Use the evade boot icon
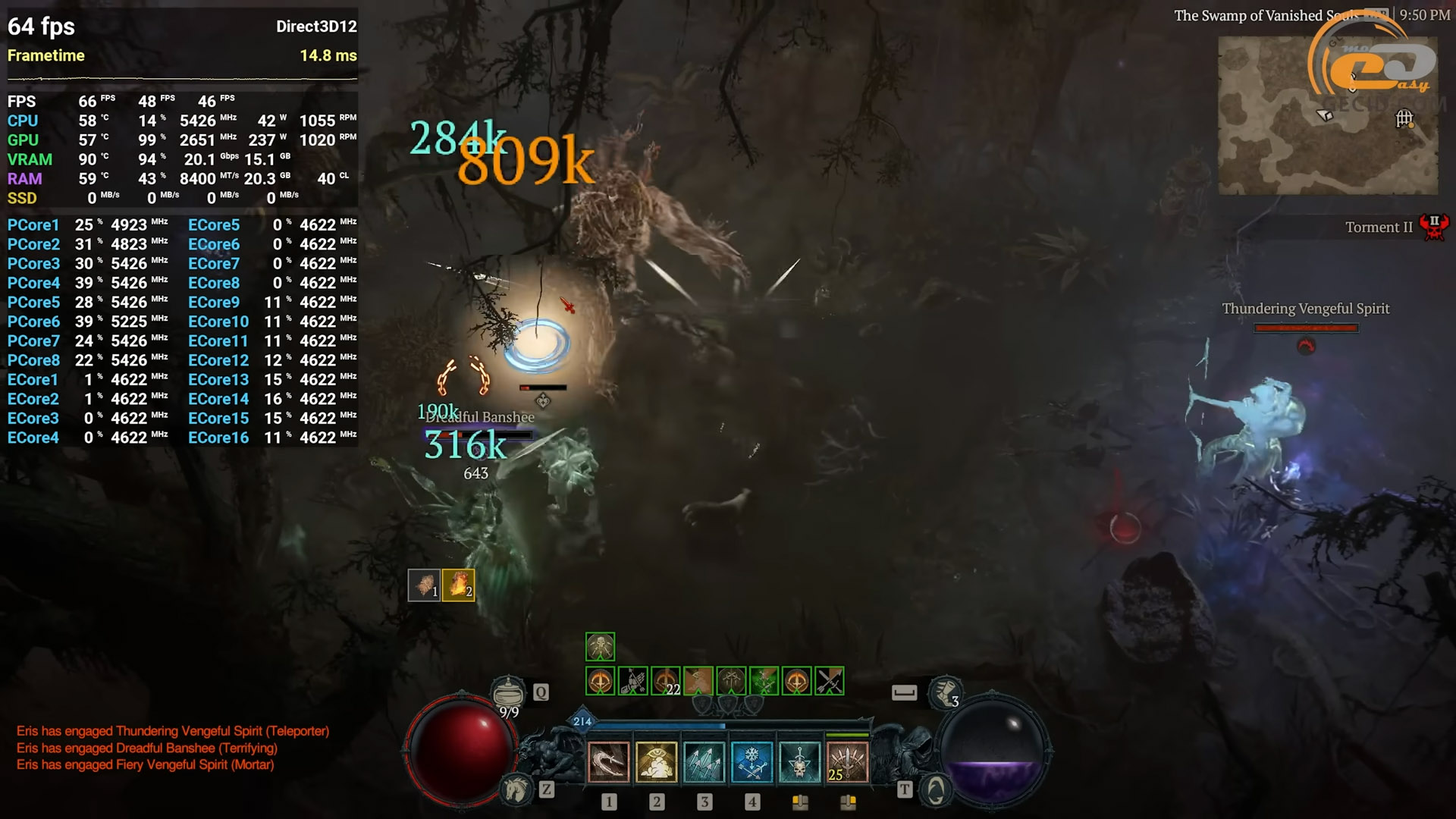This screenshot has height=819, width=1456. [x=944, y=693]
